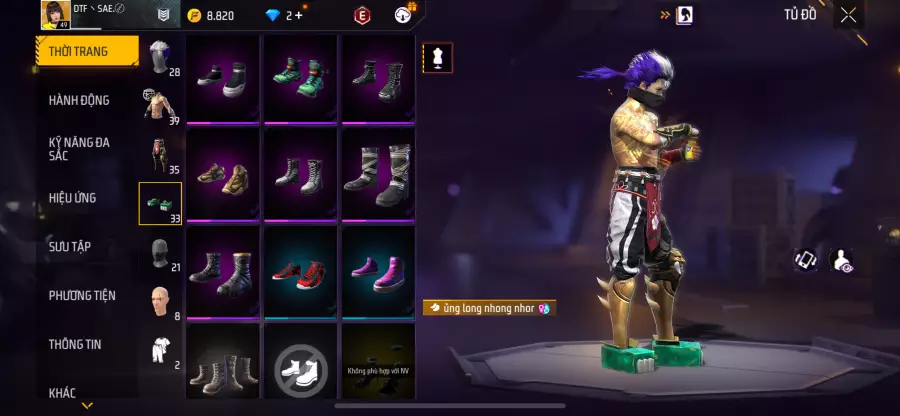Image resolution: width=900 pixels, height=416 pixels.
Task: Open the Thời Trang category
Action: click(86, 51)
